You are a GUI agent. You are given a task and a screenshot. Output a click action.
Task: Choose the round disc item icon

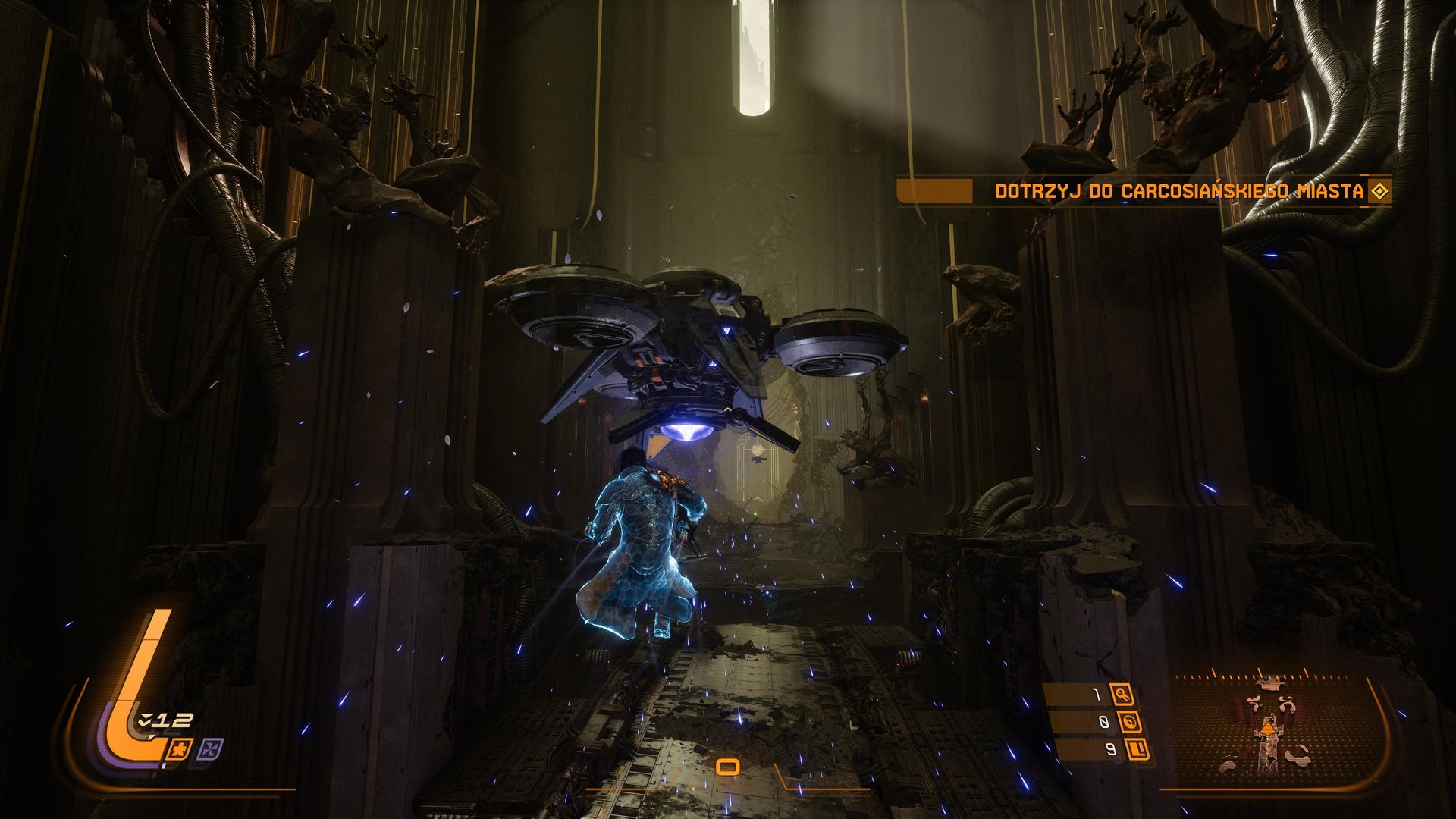1130,722
